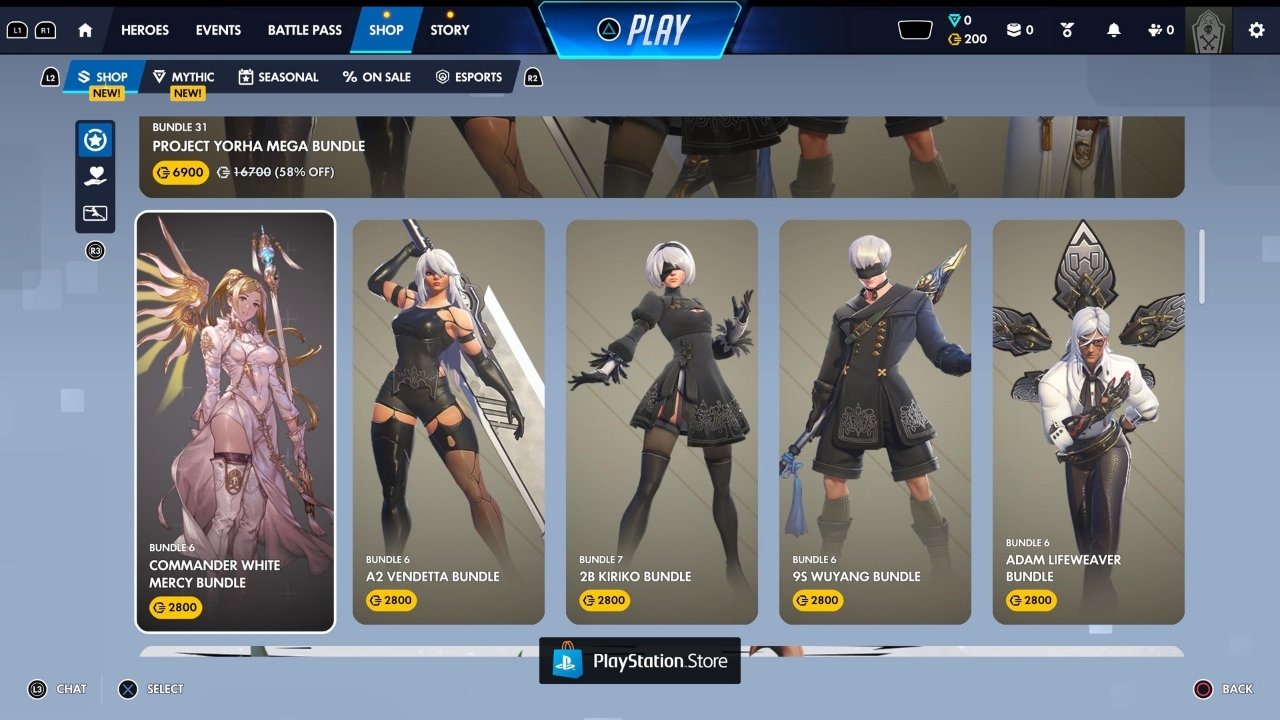Switch to the Battle Pass page
The image size is (1280, 720).
305,30
